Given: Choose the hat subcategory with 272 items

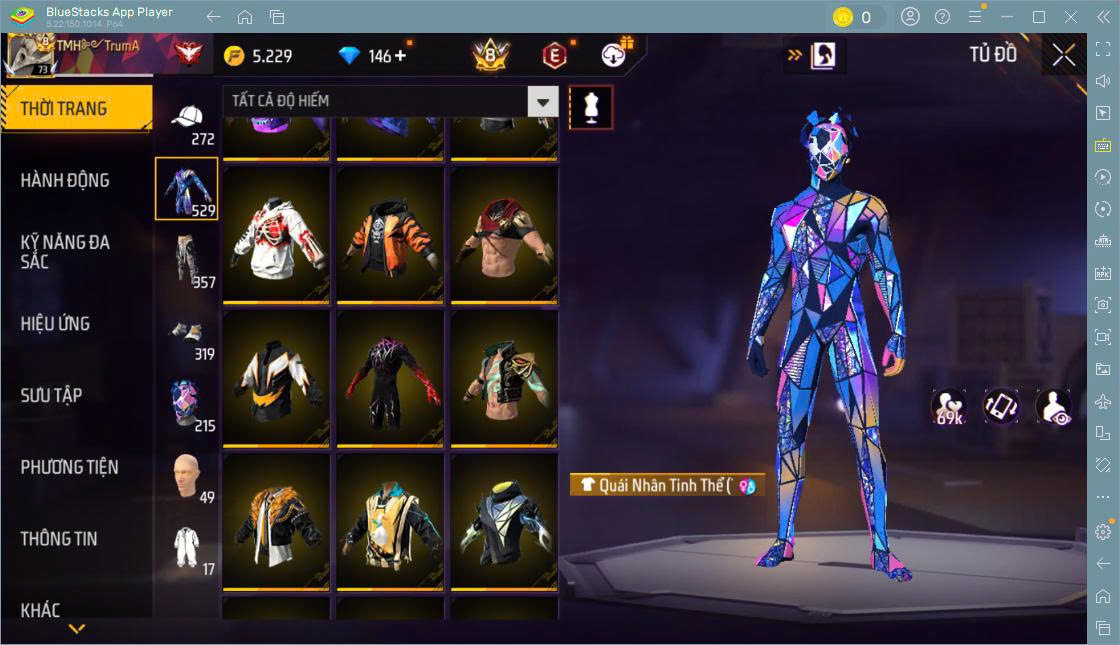Looking at the screenshot, I should pyautogui.click(x=187, y=121).
